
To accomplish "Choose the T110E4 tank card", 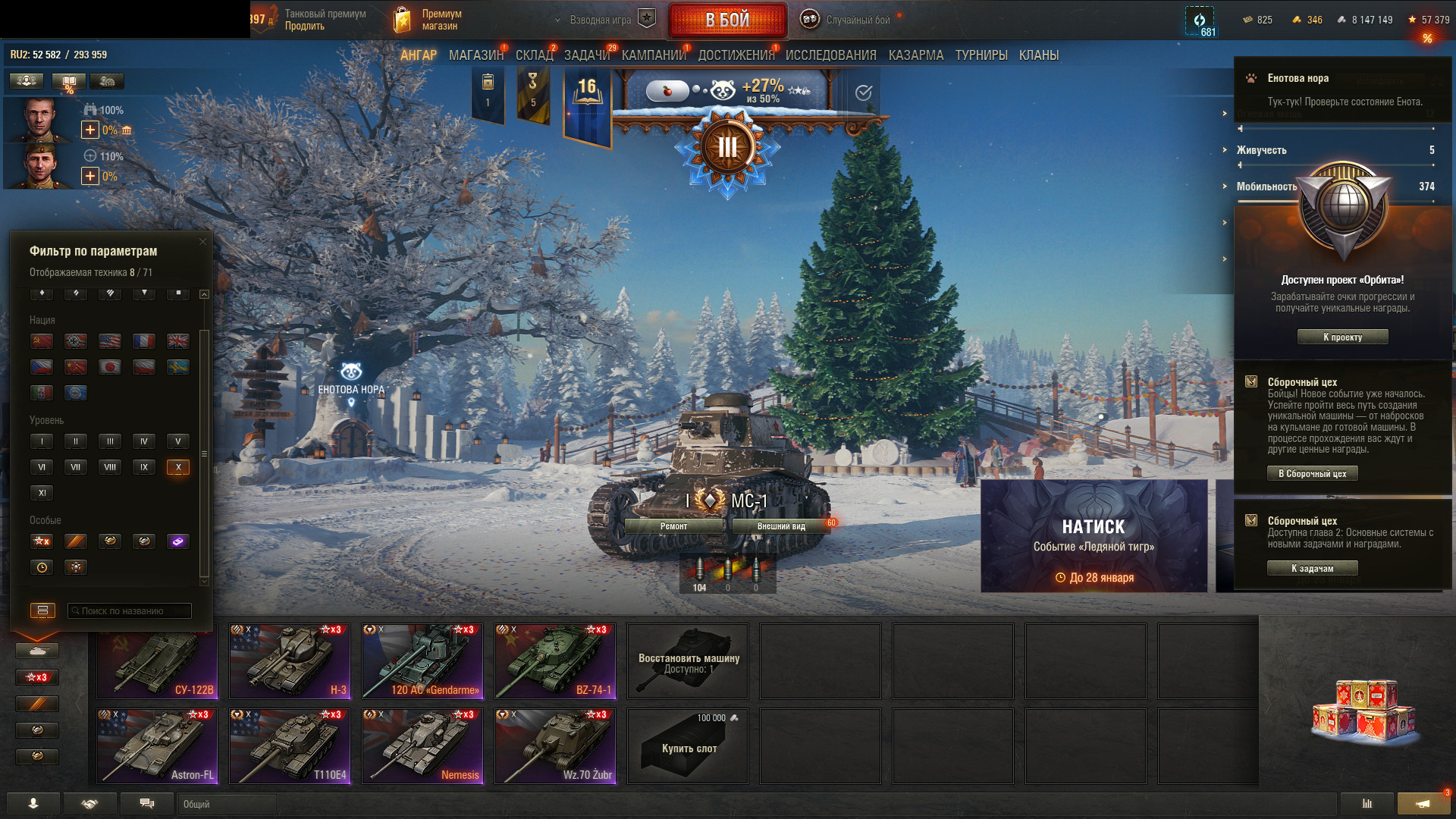I will (x=290, y=746).
